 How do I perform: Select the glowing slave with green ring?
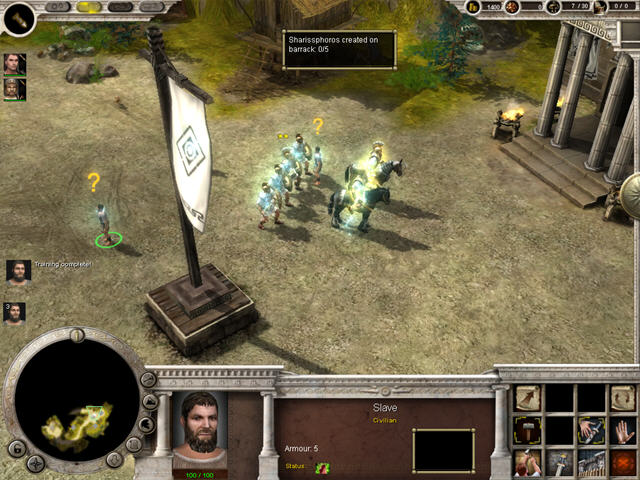pos(104,222)
